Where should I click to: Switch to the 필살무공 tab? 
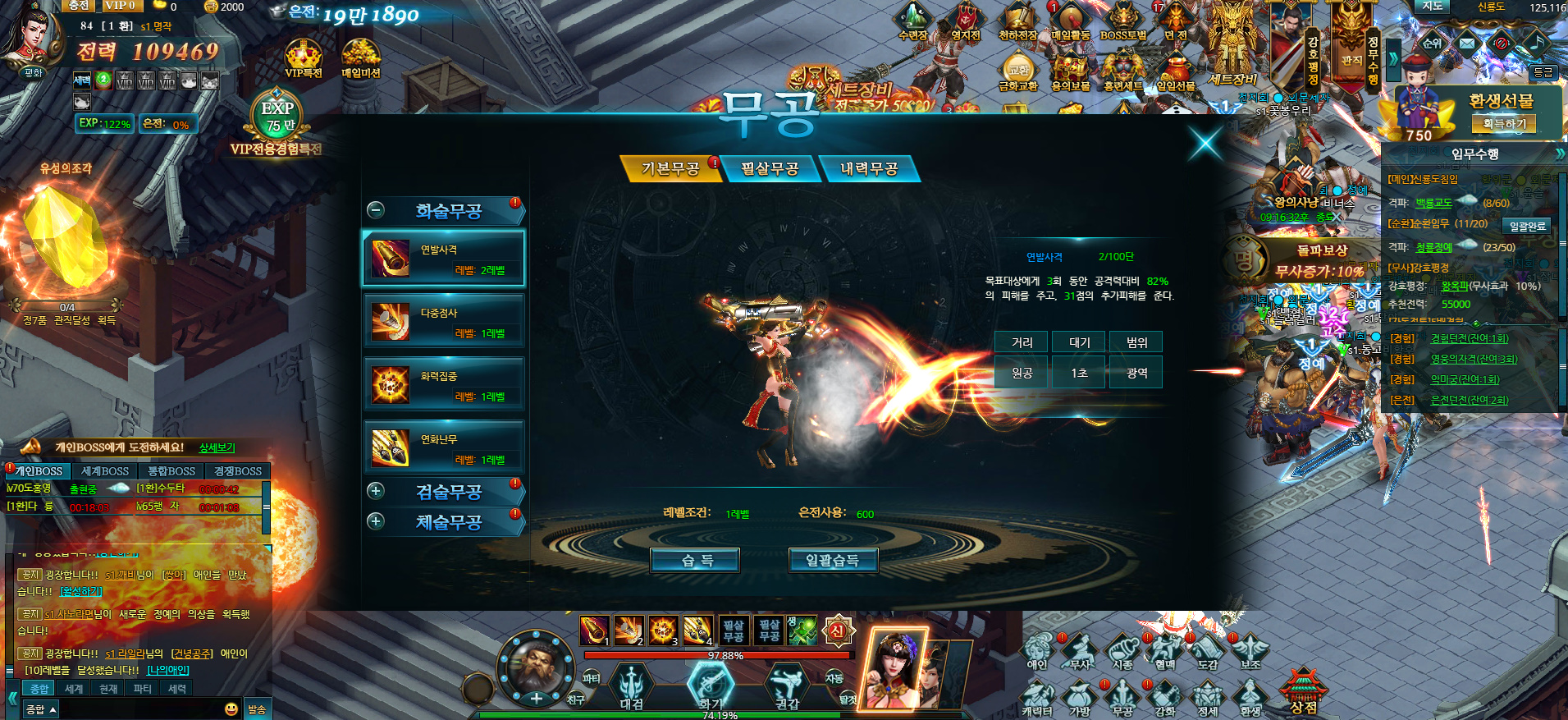point(770,169)
